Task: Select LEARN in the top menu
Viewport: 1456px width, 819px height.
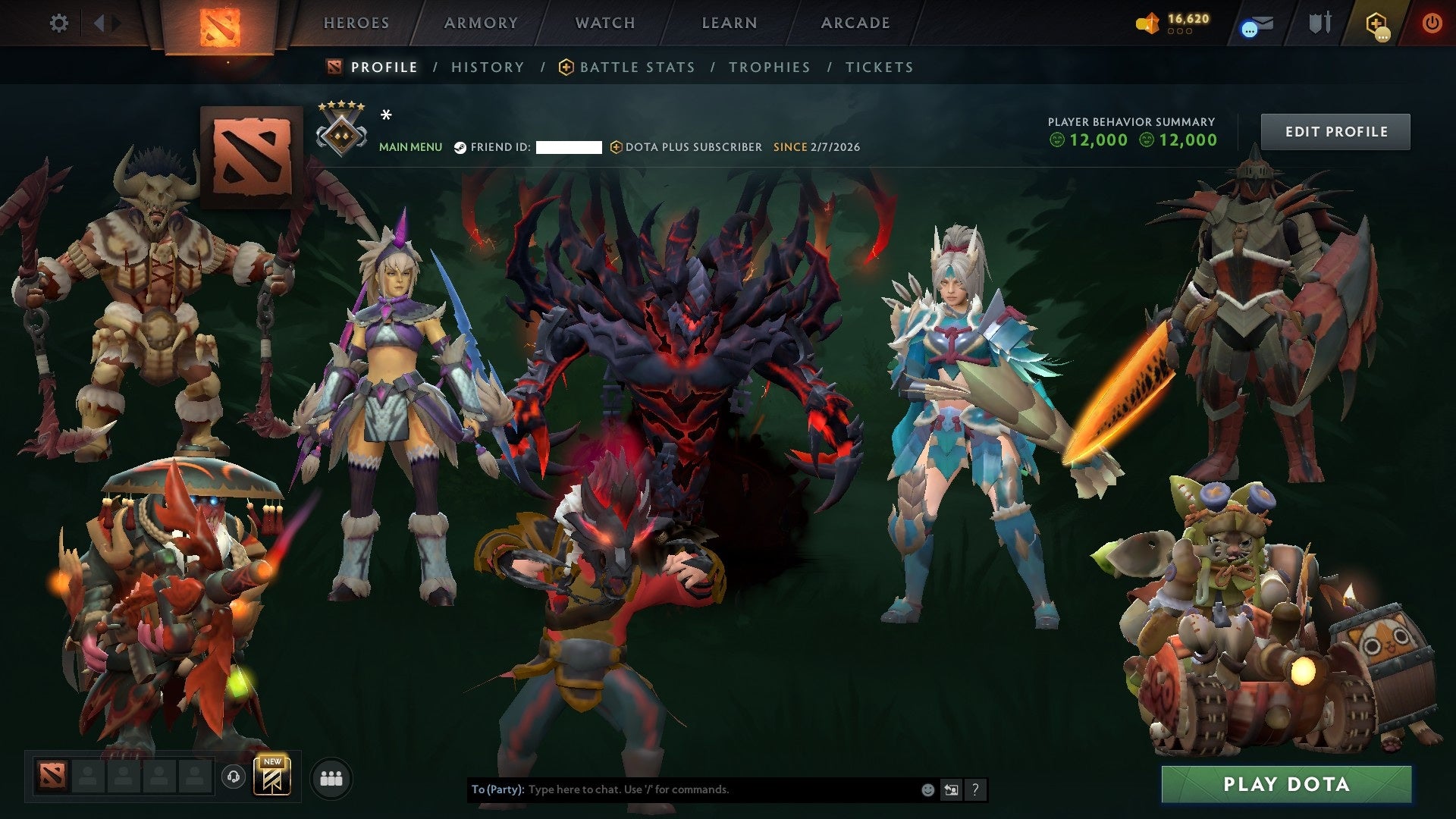Action: (x=726, y=23)
